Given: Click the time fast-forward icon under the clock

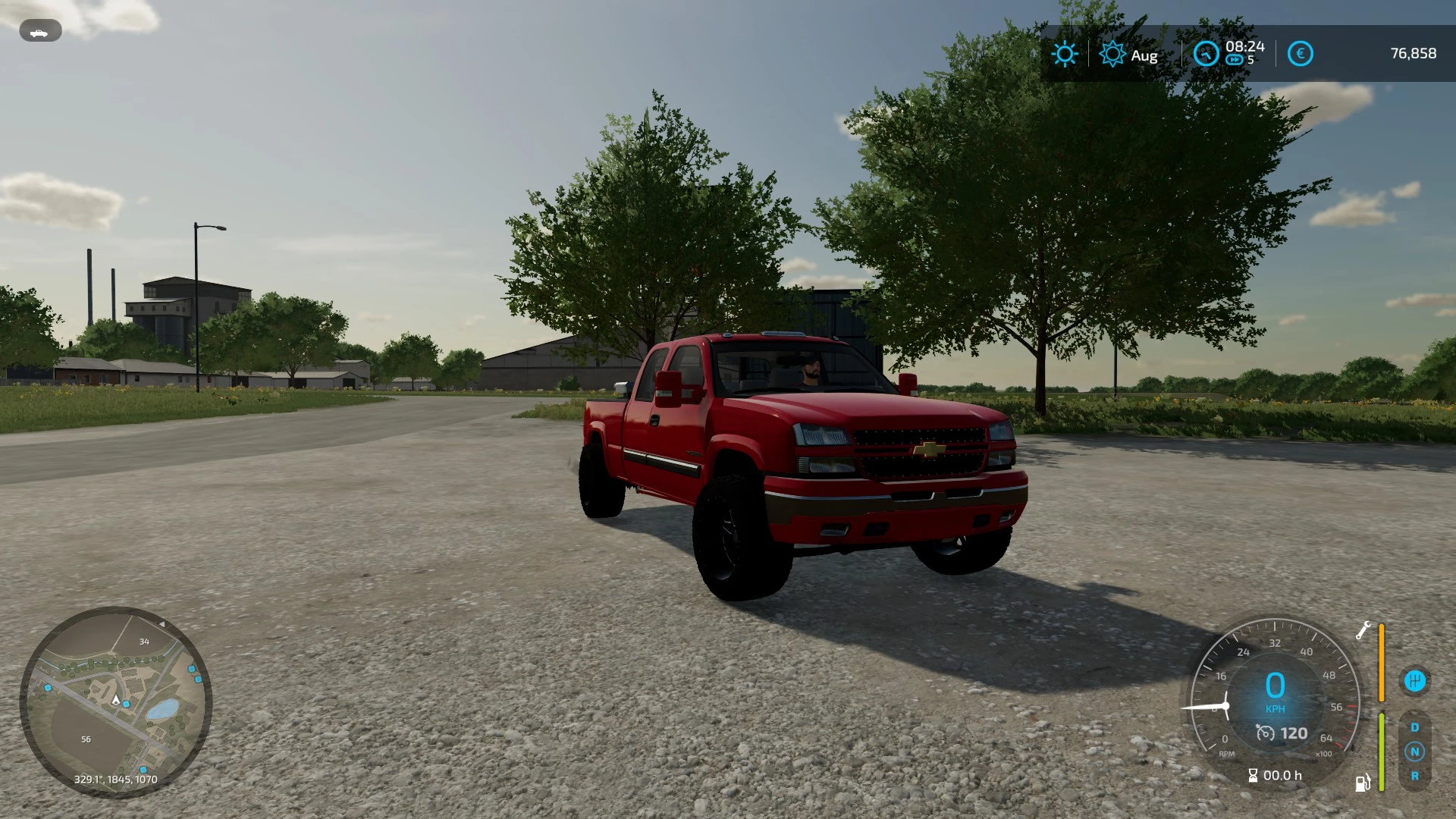Looking at the screenshot, I should 1234,59.
